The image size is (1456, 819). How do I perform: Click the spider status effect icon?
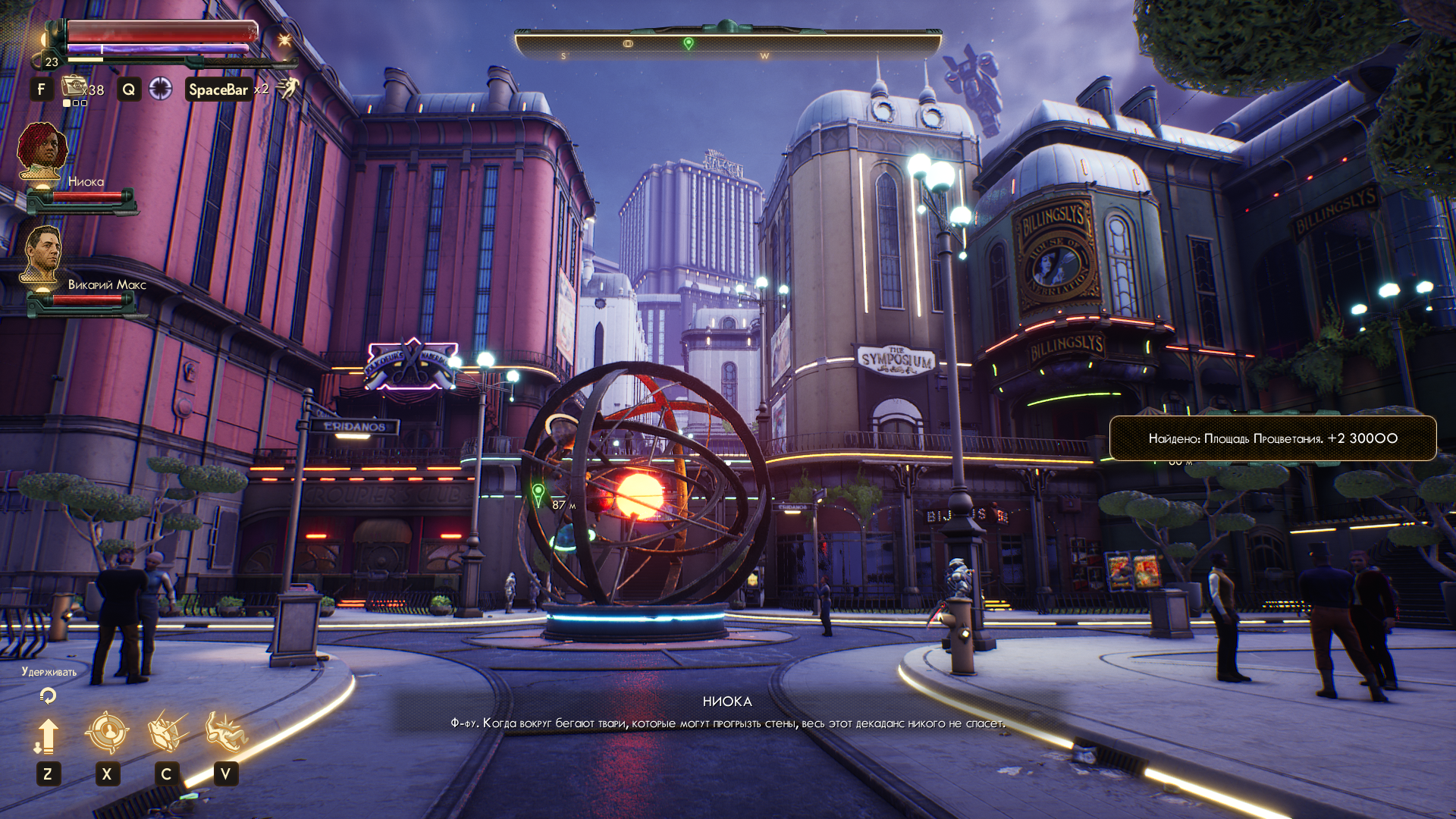pyautogui.click(x=284, y=40)
